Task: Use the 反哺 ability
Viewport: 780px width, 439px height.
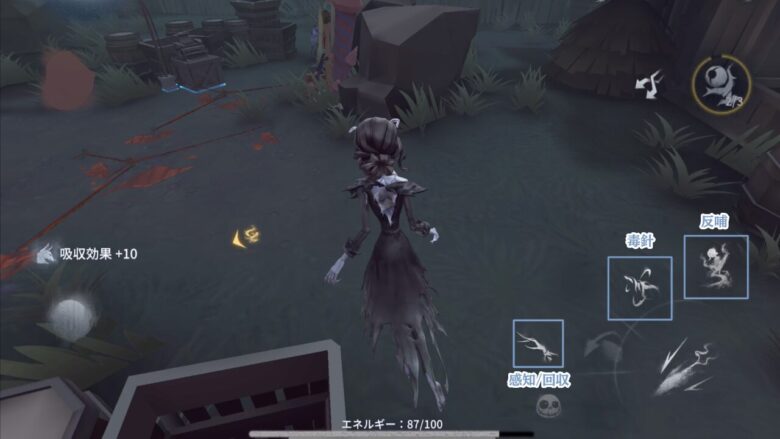Action: (715, 267)
